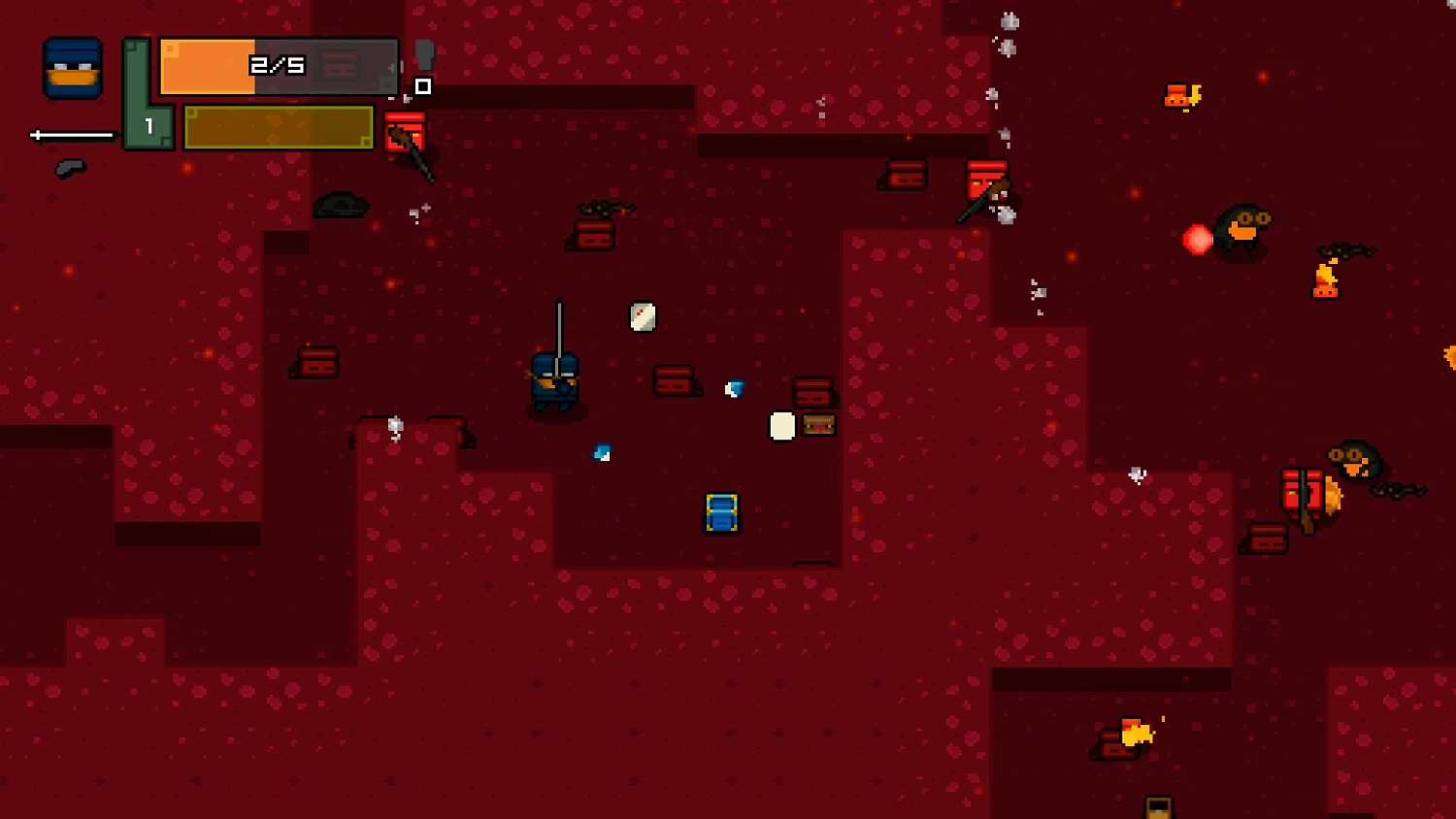1456x819 pixels.
Task: Open the brown treasure chest with gold lid
Action: tap(818, 424)
